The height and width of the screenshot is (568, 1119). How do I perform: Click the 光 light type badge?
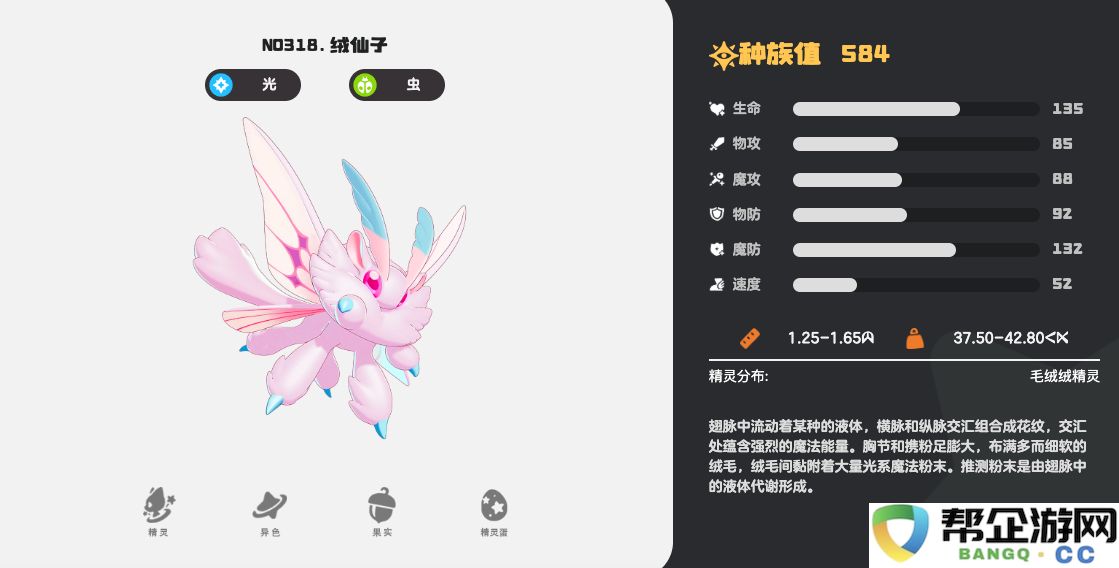click(x=253, y=85)
